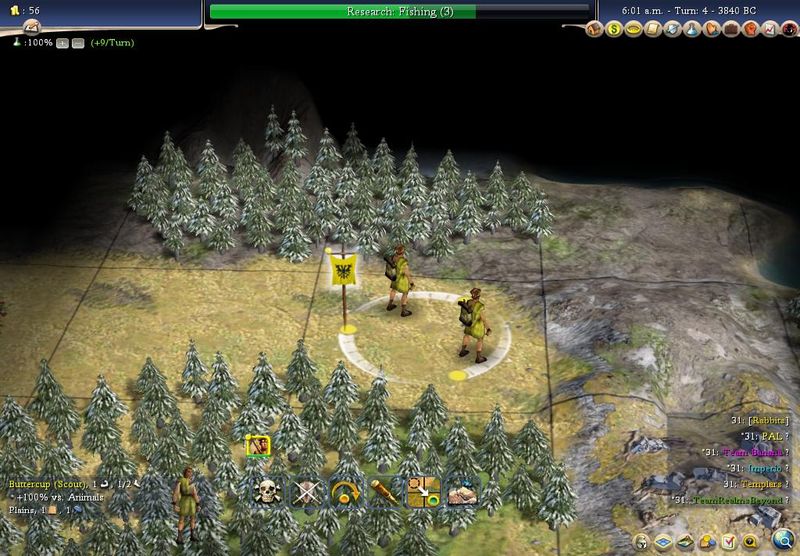This screenshot has height=556, width=800.
Task: Open the Info screen graph icon
Action: click(771, 31)
